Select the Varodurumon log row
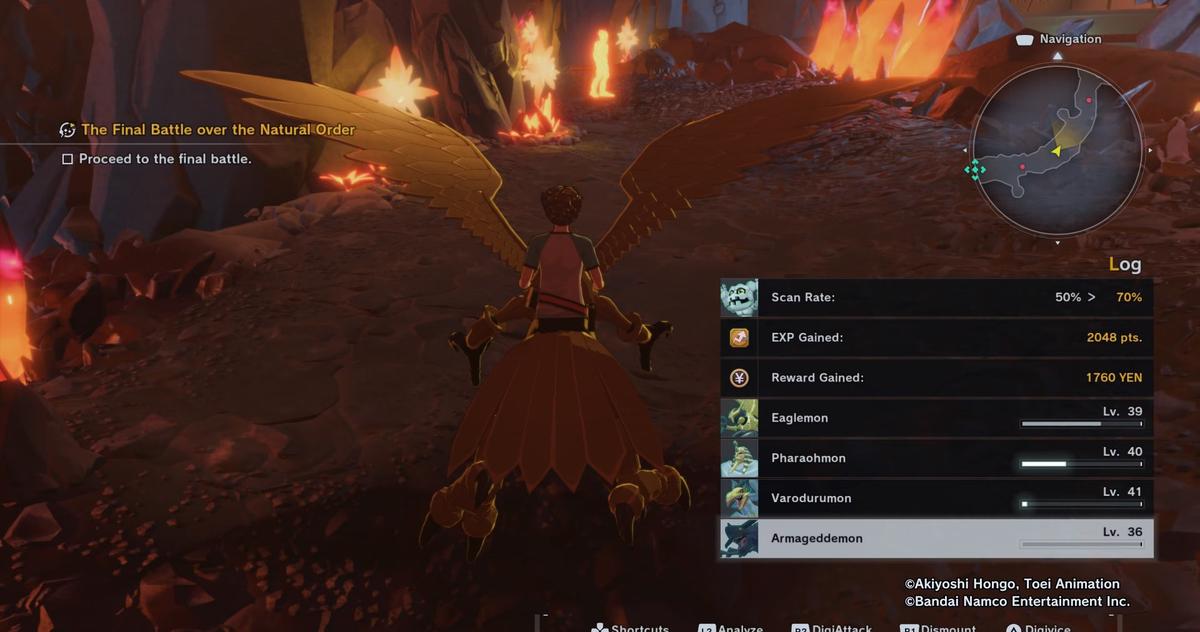 (x=936, y=498)
